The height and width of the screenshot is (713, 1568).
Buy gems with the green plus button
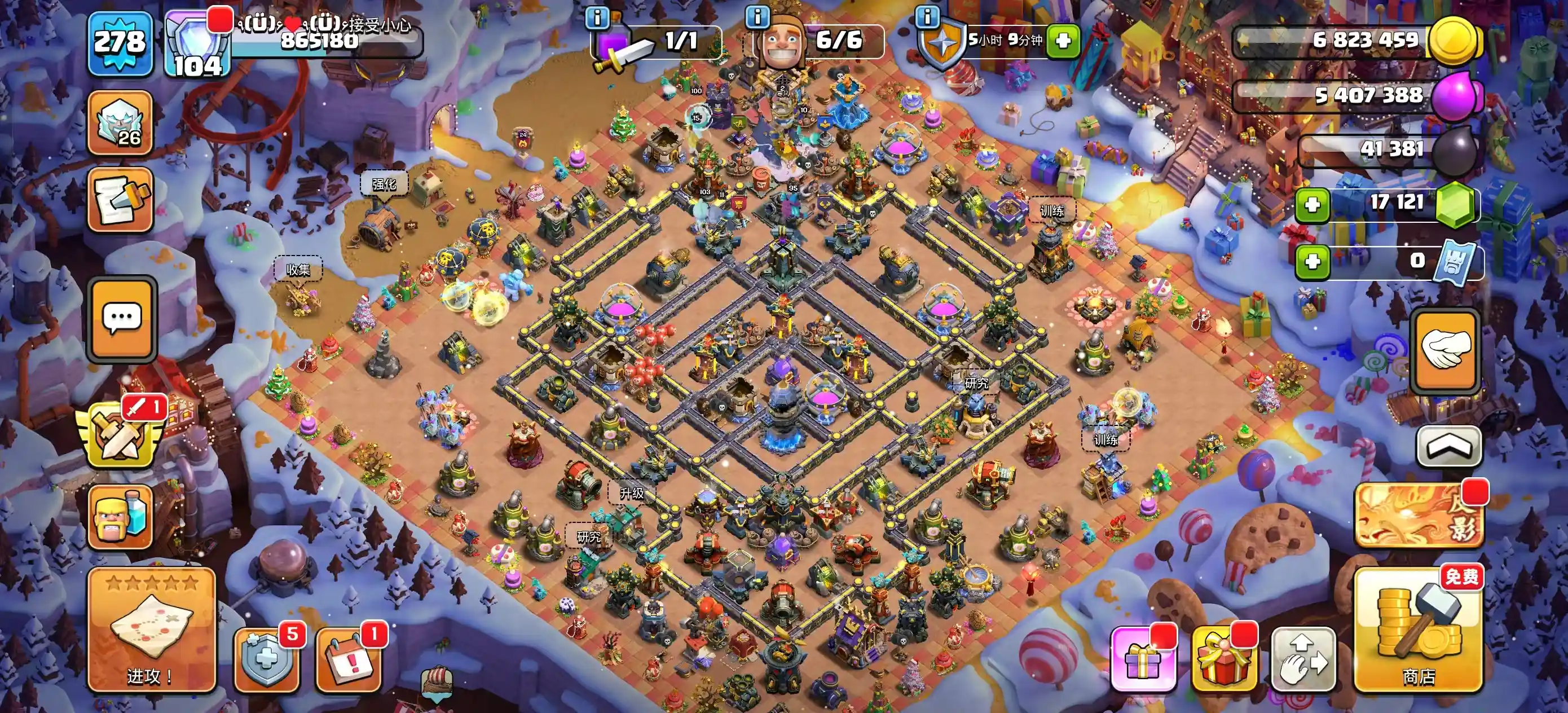click(x=1312, y=205)
